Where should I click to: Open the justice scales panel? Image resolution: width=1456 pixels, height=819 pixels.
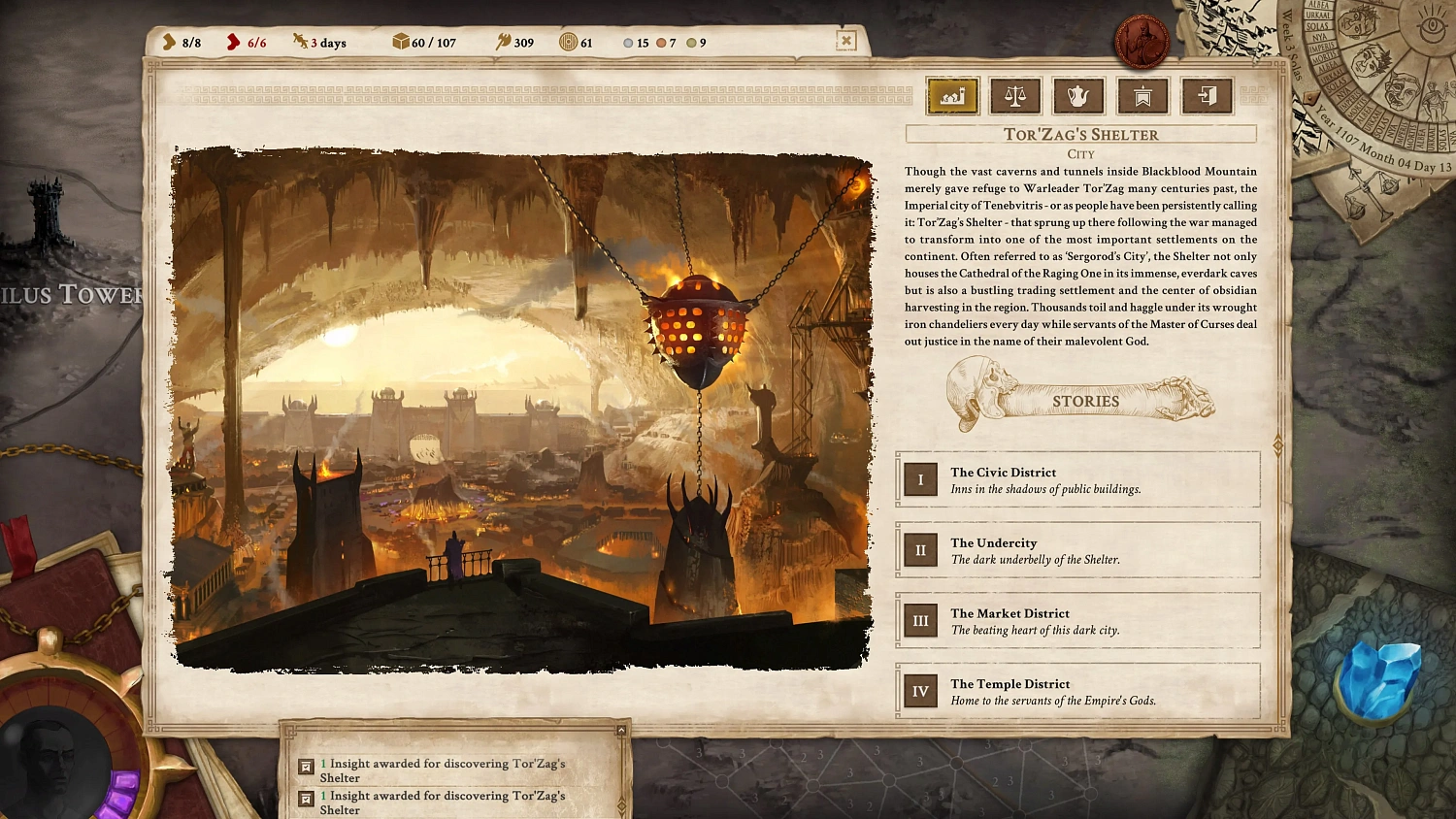(x=1015, y=96)
